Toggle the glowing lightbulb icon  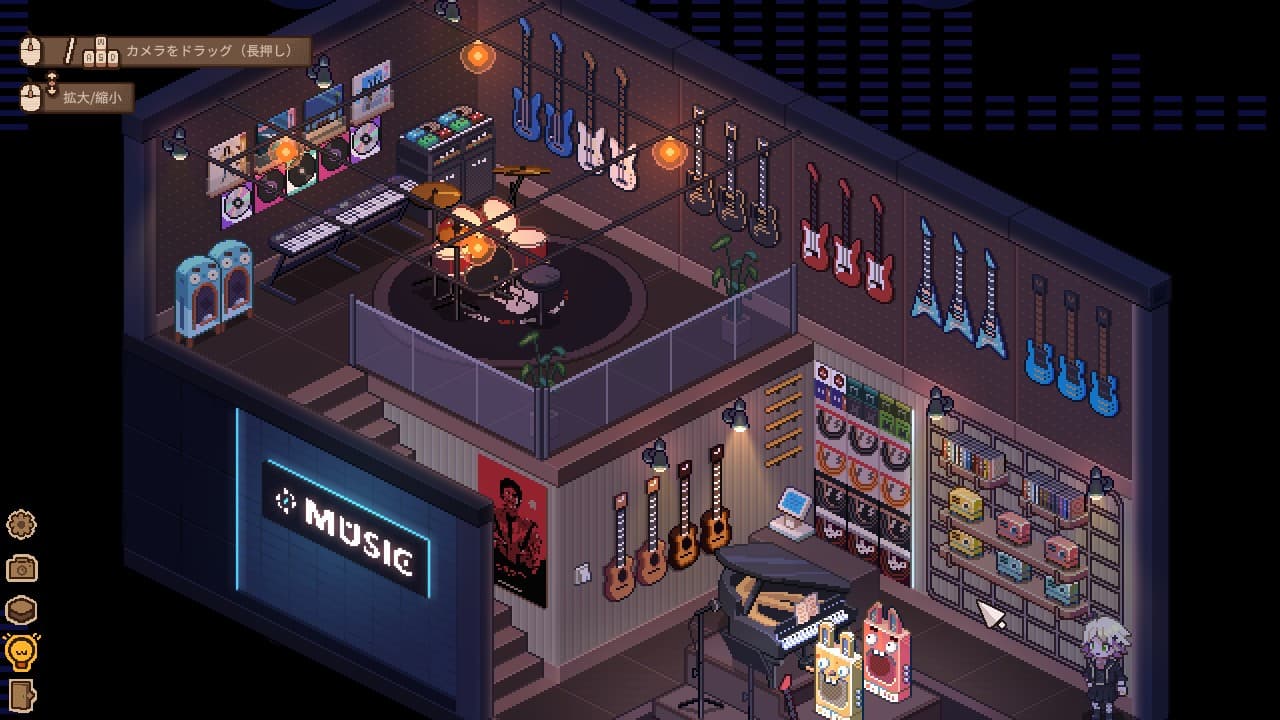21,652
